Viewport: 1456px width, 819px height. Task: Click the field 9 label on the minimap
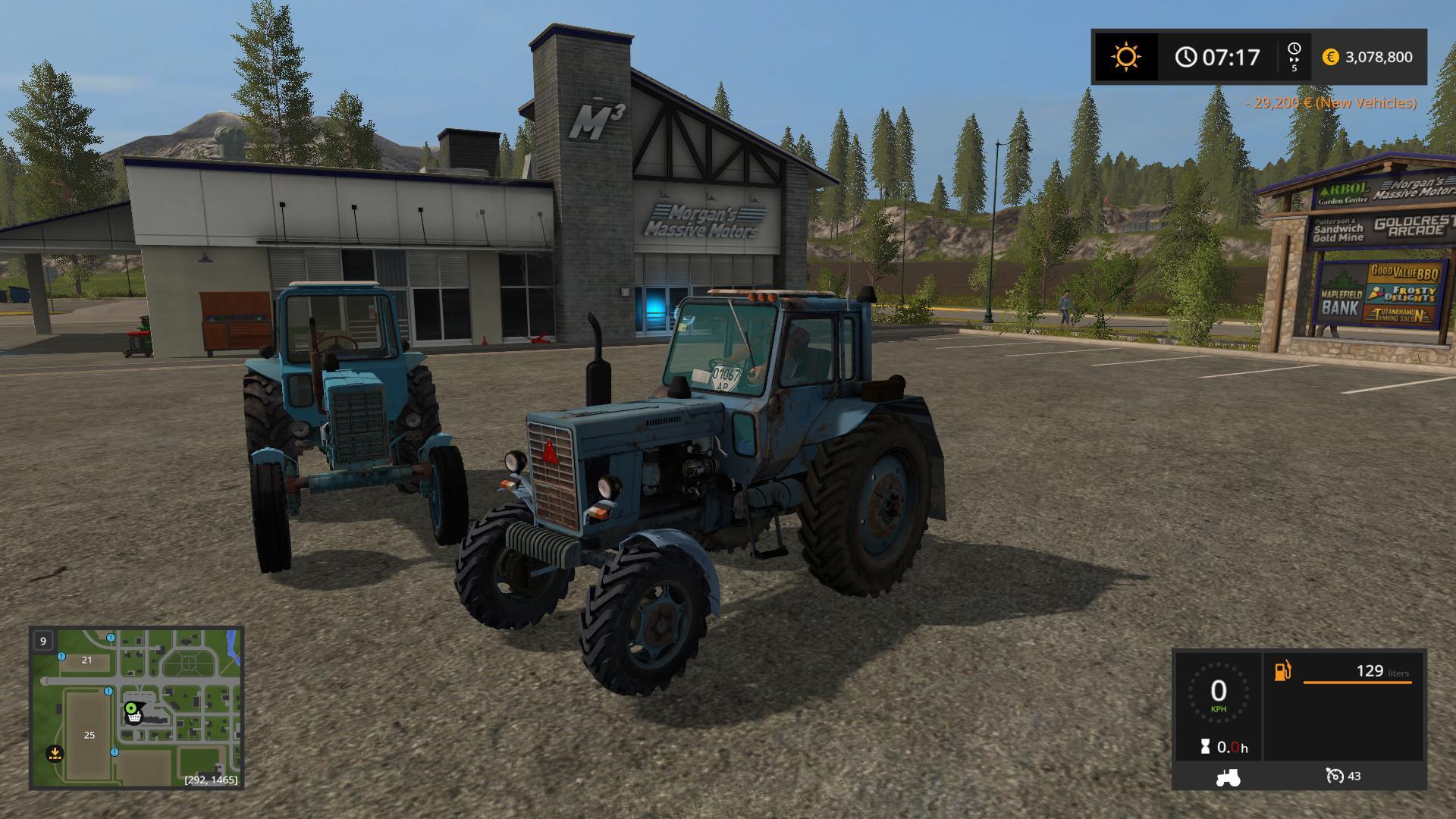coord(43,641)
